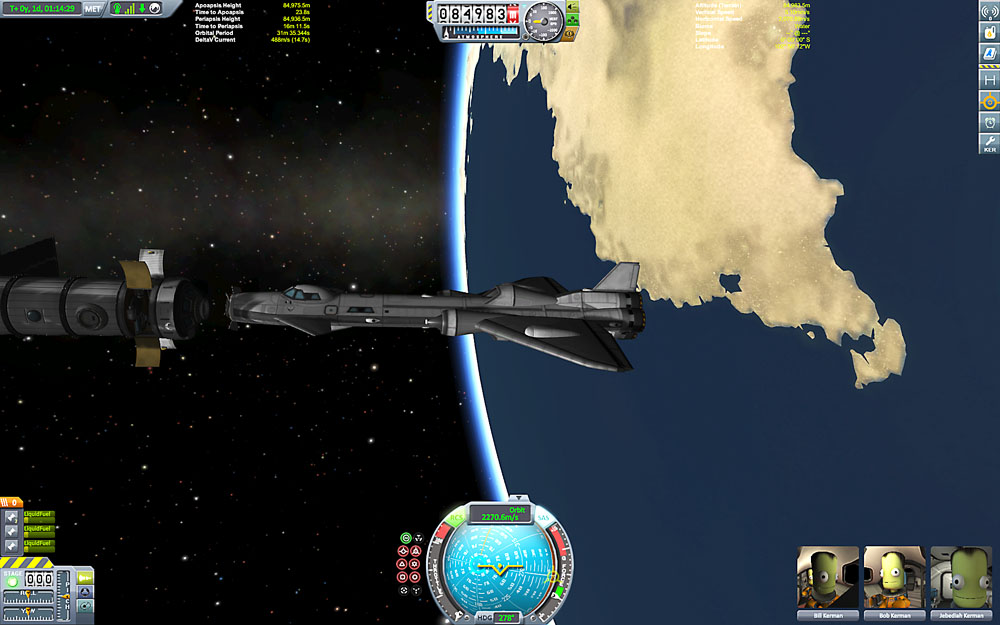
Task: Switch to docking mode in the mode selector
Action: [86, 591]
